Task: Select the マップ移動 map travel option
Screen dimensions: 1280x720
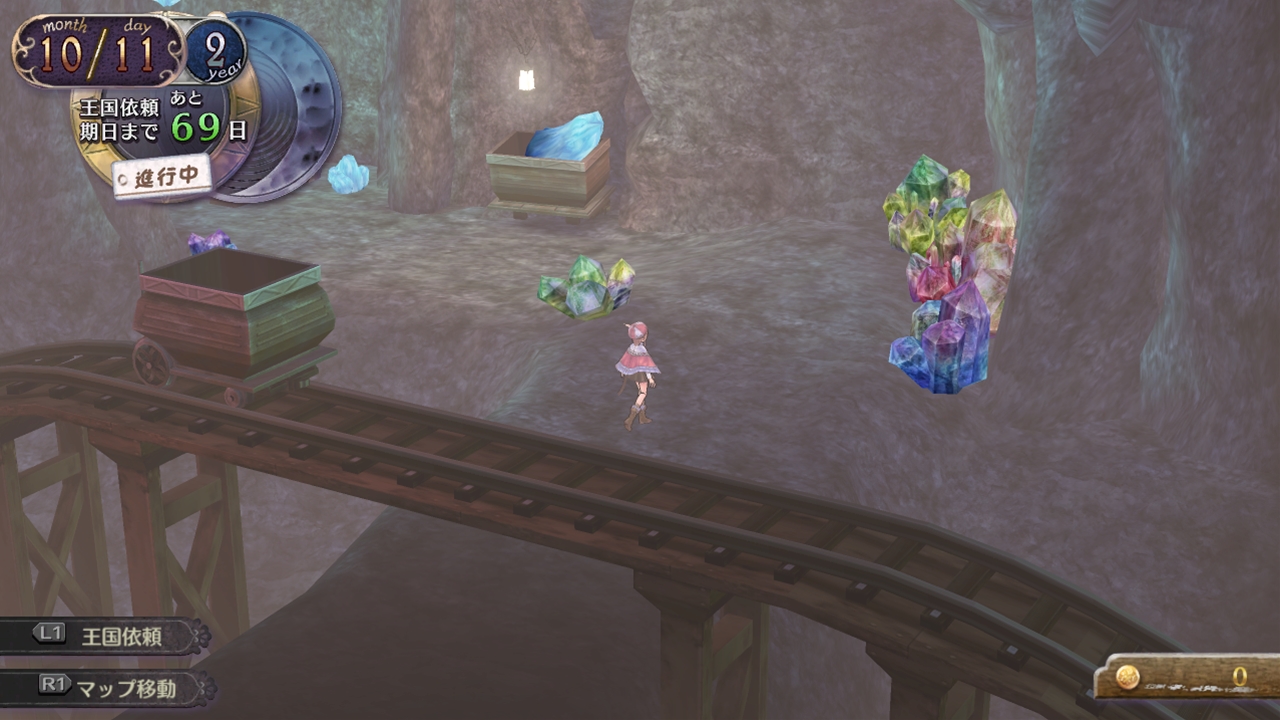Action: pyautogui.click(x=108, y=688)
